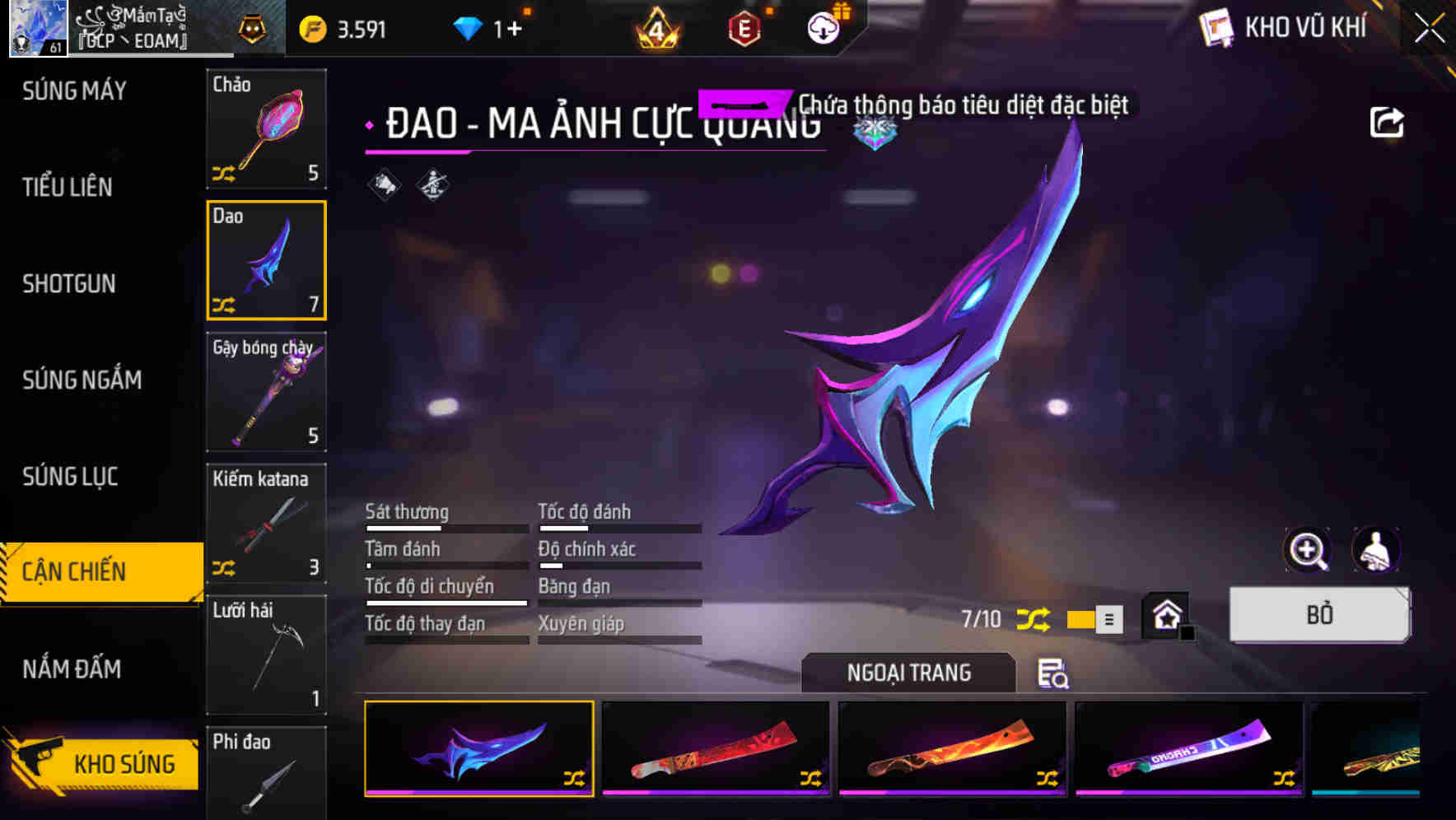Select SHOTGUN category in the left sidebar
Image resolution: width=1456 pixels, height=820 pixels.
click(x=68, y=283)
